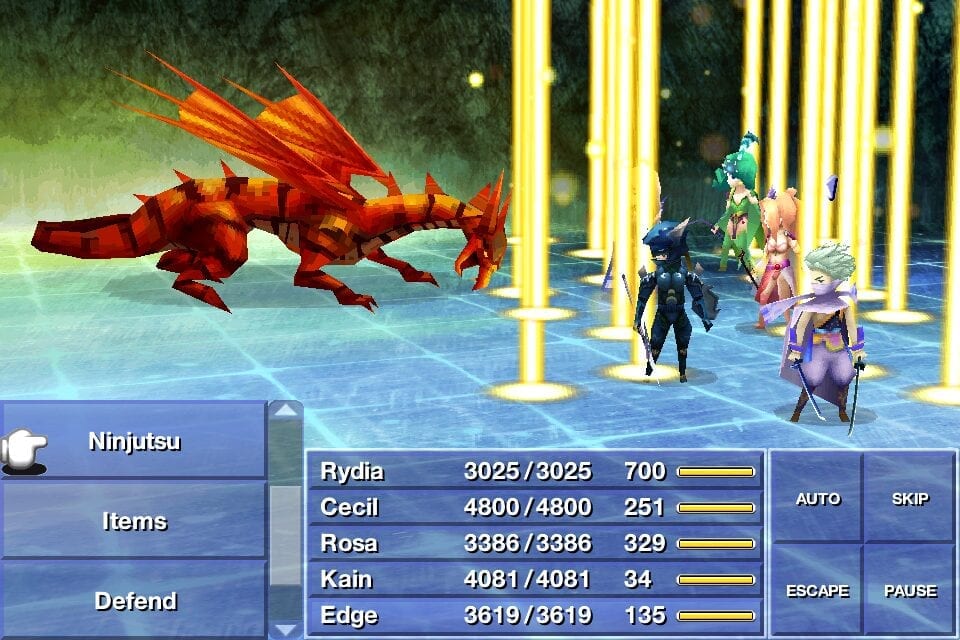Choose Rosa's party status row
The width and height of the screenshot is (960, 640).
(x=536, y=543)
